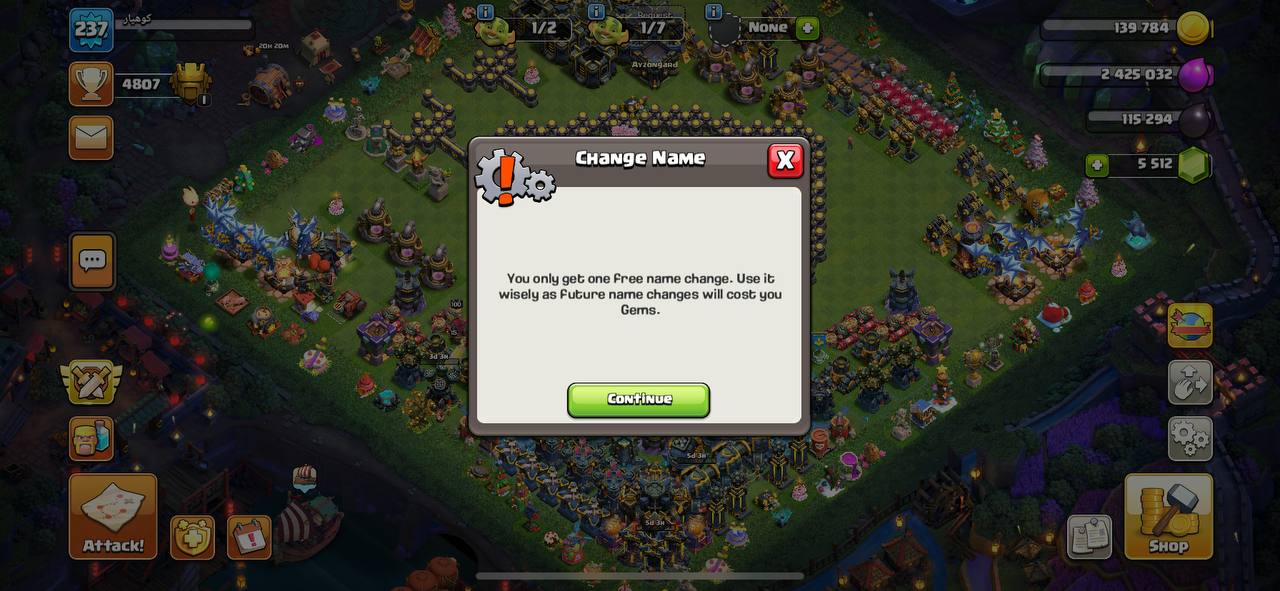Add gems with the green plus button
The width and height of the screenshot is (1280, 591).
(x=1097, y=165)
